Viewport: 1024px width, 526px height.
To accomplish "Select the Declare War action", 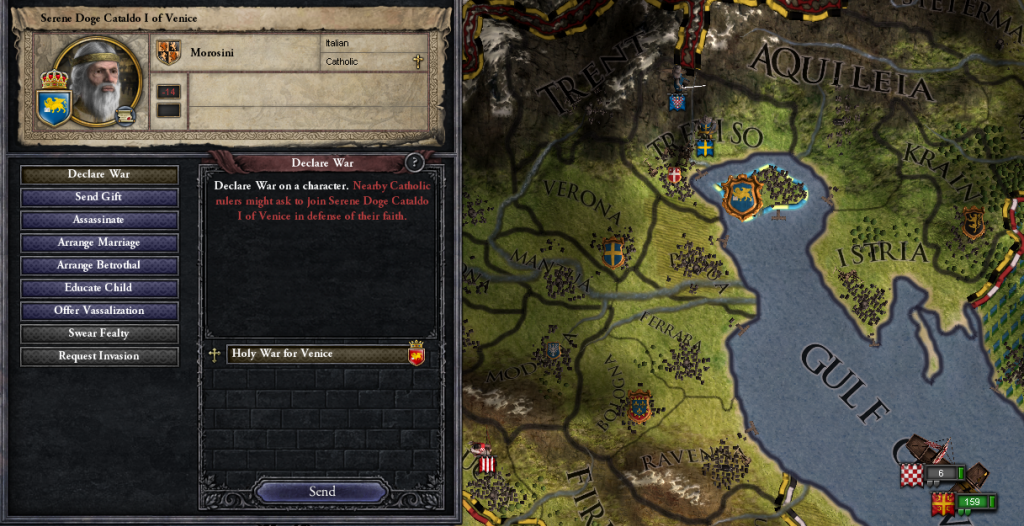I will (x=99, y=175).
